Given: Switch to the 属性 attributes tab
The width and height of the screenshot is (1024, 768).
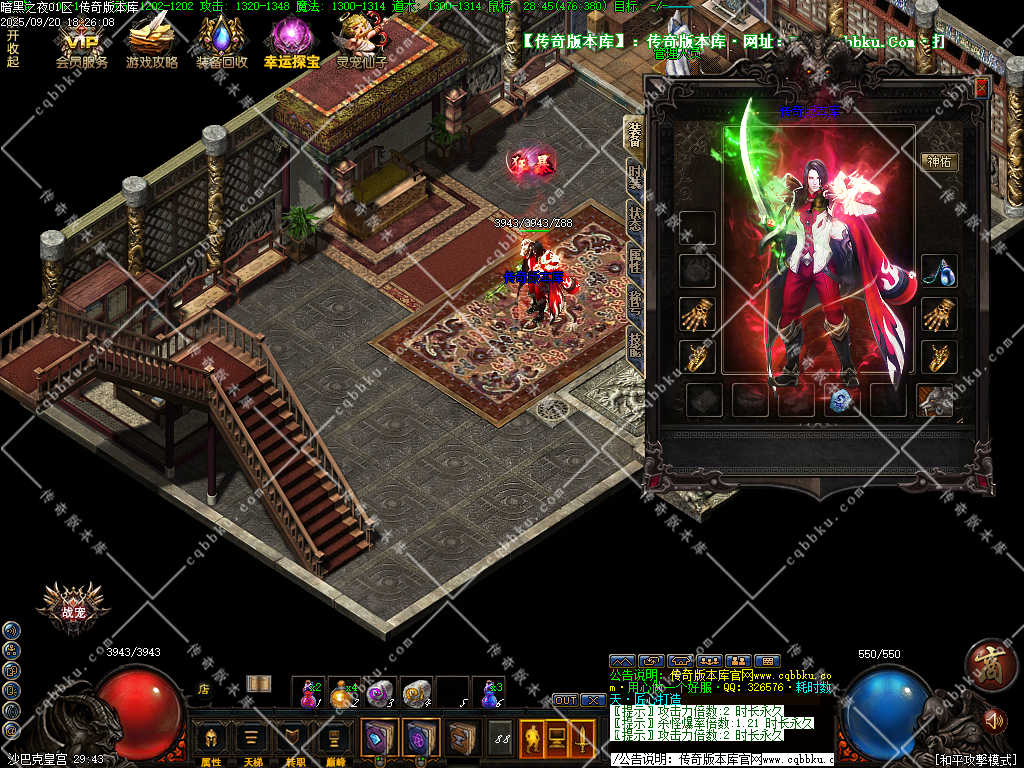Looking at the screenshot, I should tap(634, 260).
